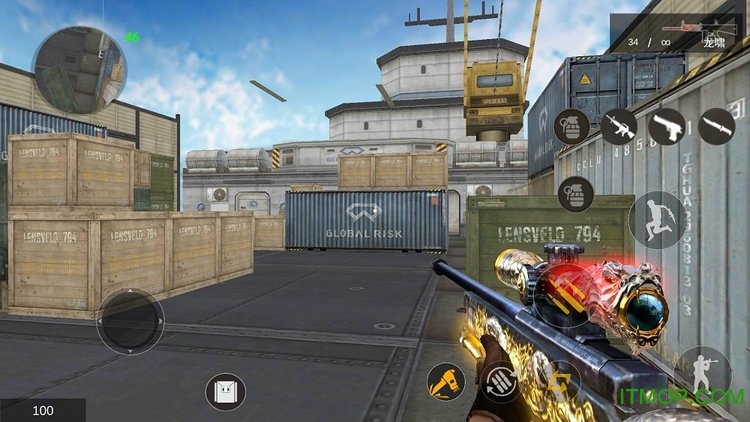Switch to the assault rifle weapon
Screen dimensions: 750x422
pyautogui.click(x=618, y=126)
